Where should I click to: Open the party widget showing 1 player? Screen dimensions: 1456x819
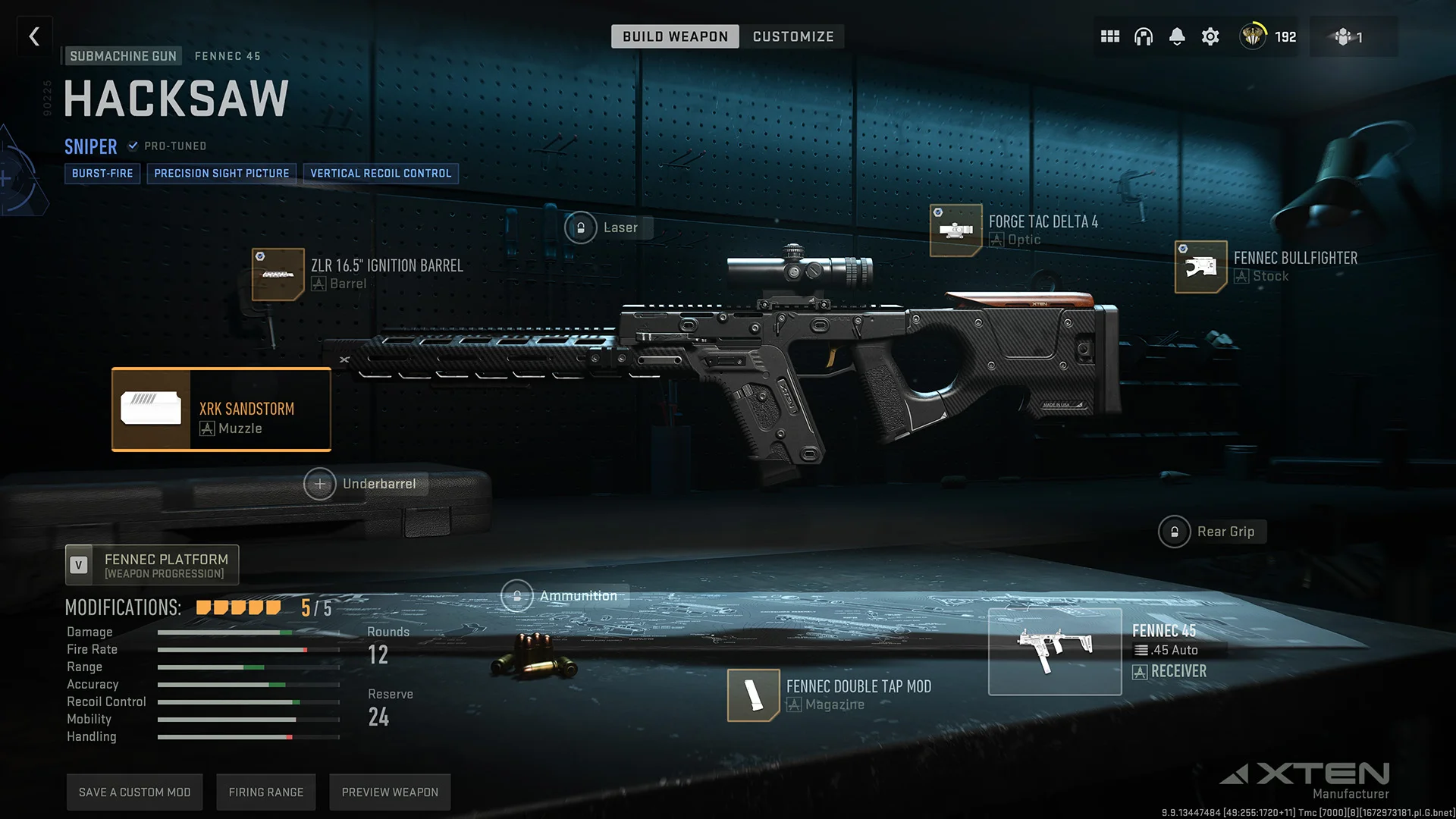[1354, 36]
